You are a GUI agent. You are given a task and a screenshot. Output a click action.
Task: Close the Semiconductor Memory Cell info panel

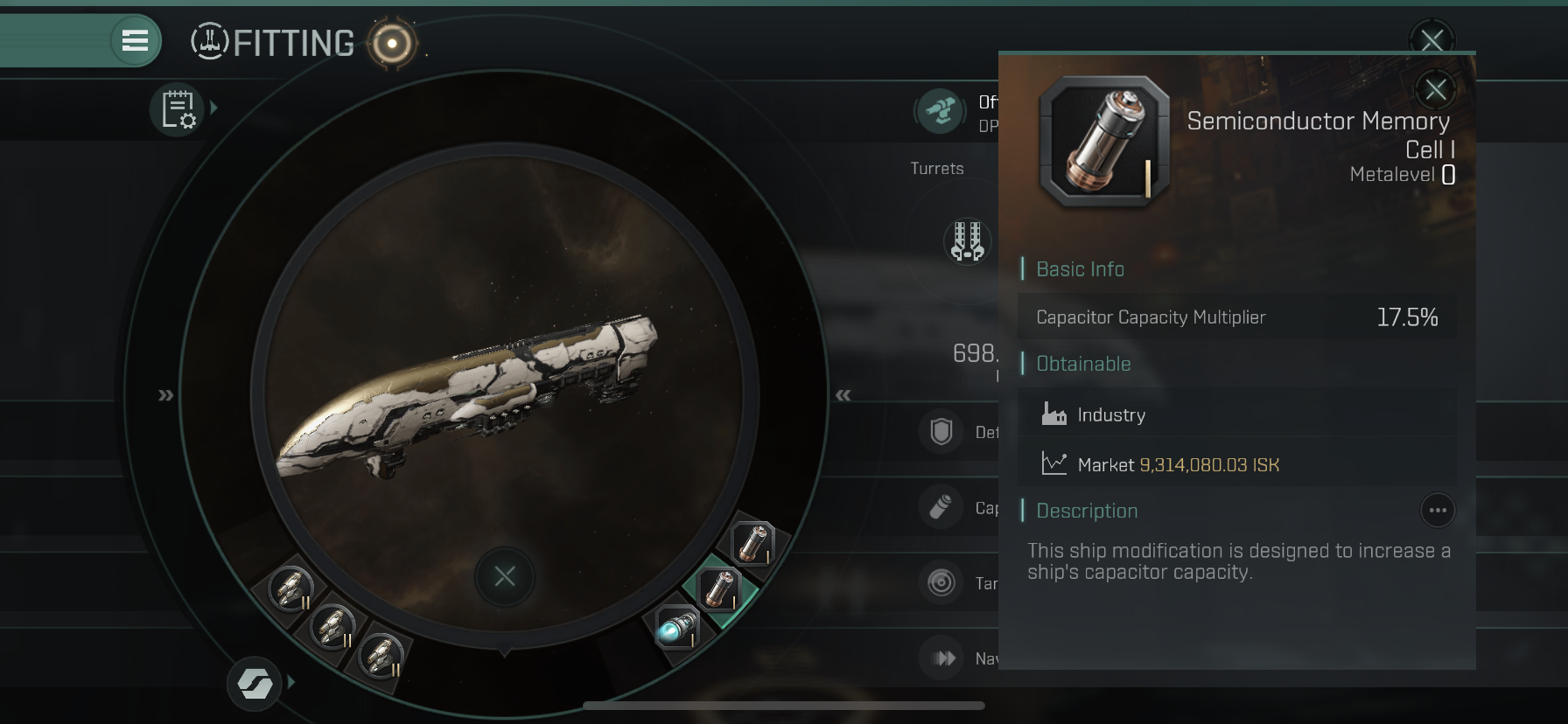tap(1435, 89)
